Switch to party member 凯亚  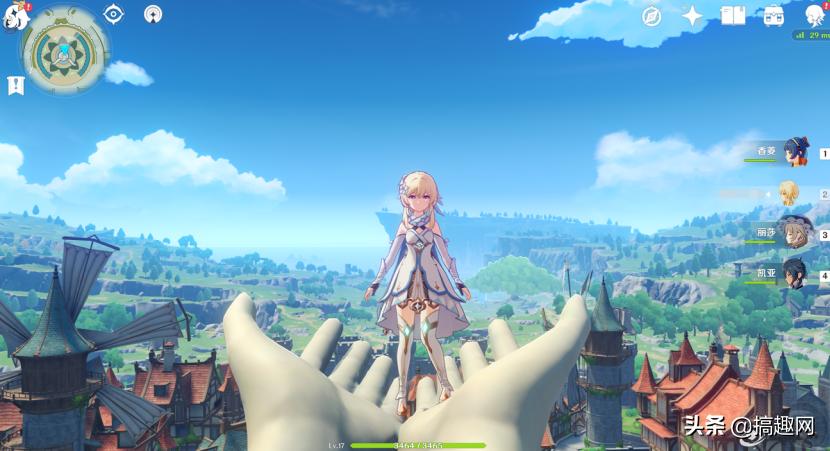pos(794,274)
